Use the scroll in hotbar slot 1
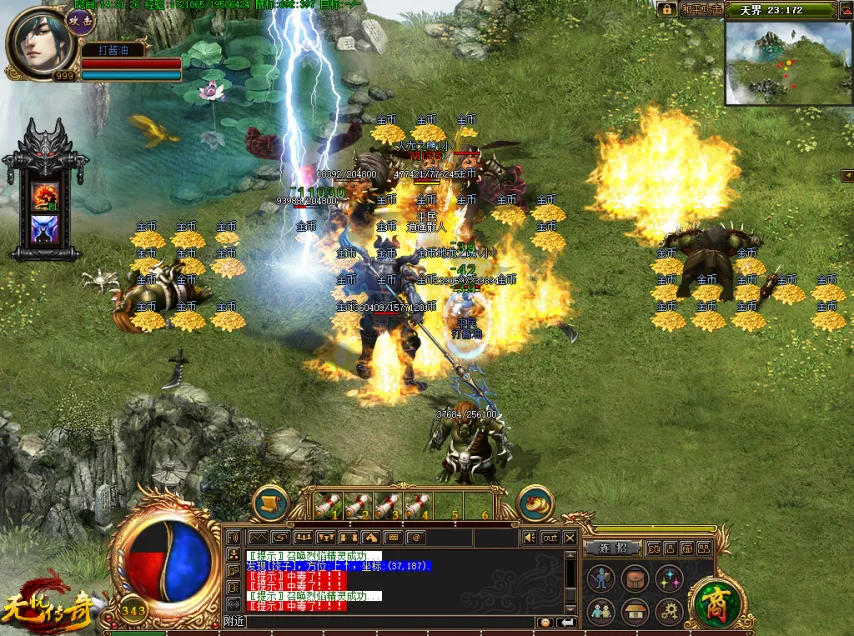 point(328,505)
